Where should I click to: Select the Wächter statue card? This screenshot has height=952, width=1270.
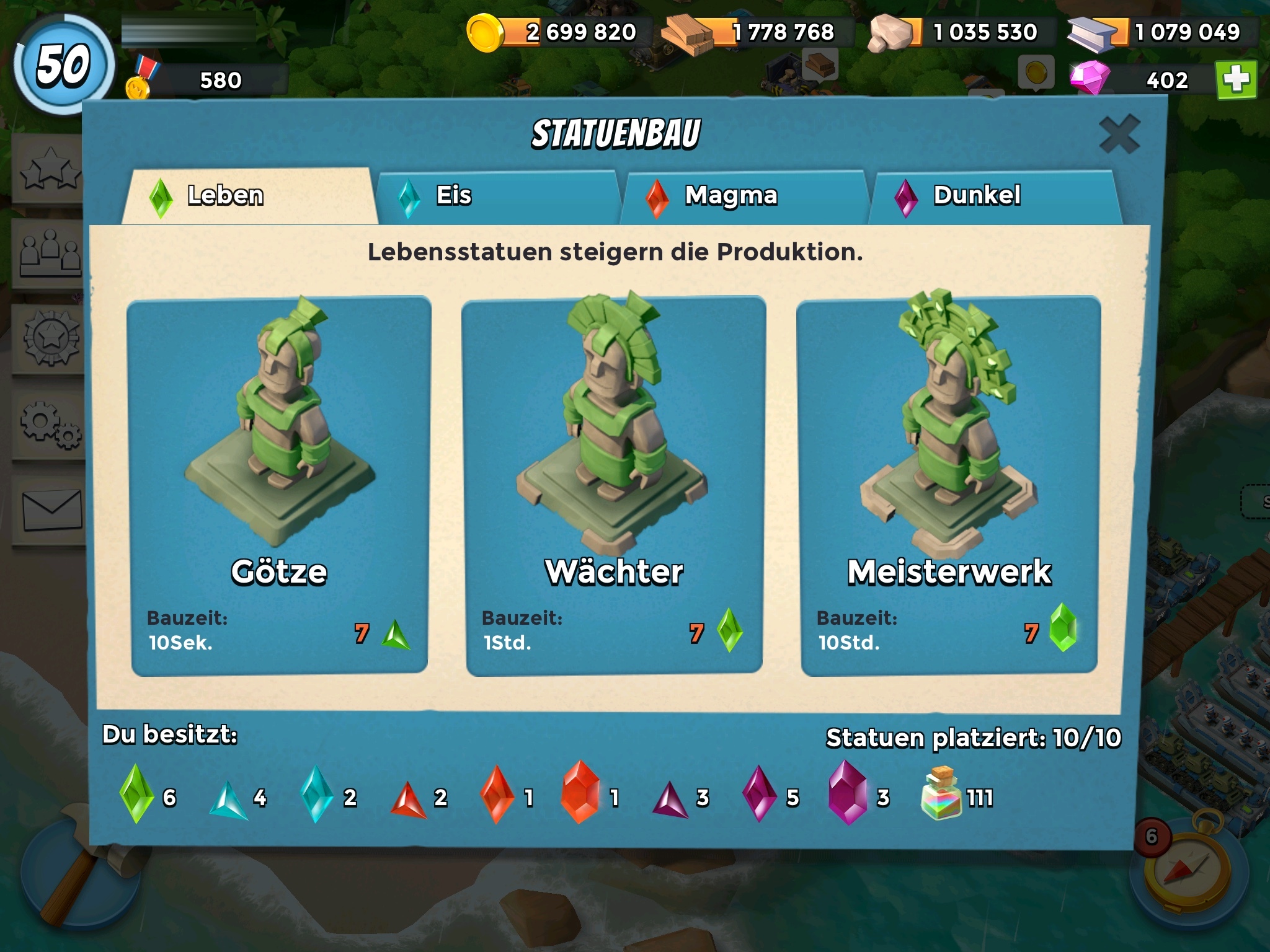(614, 487)
